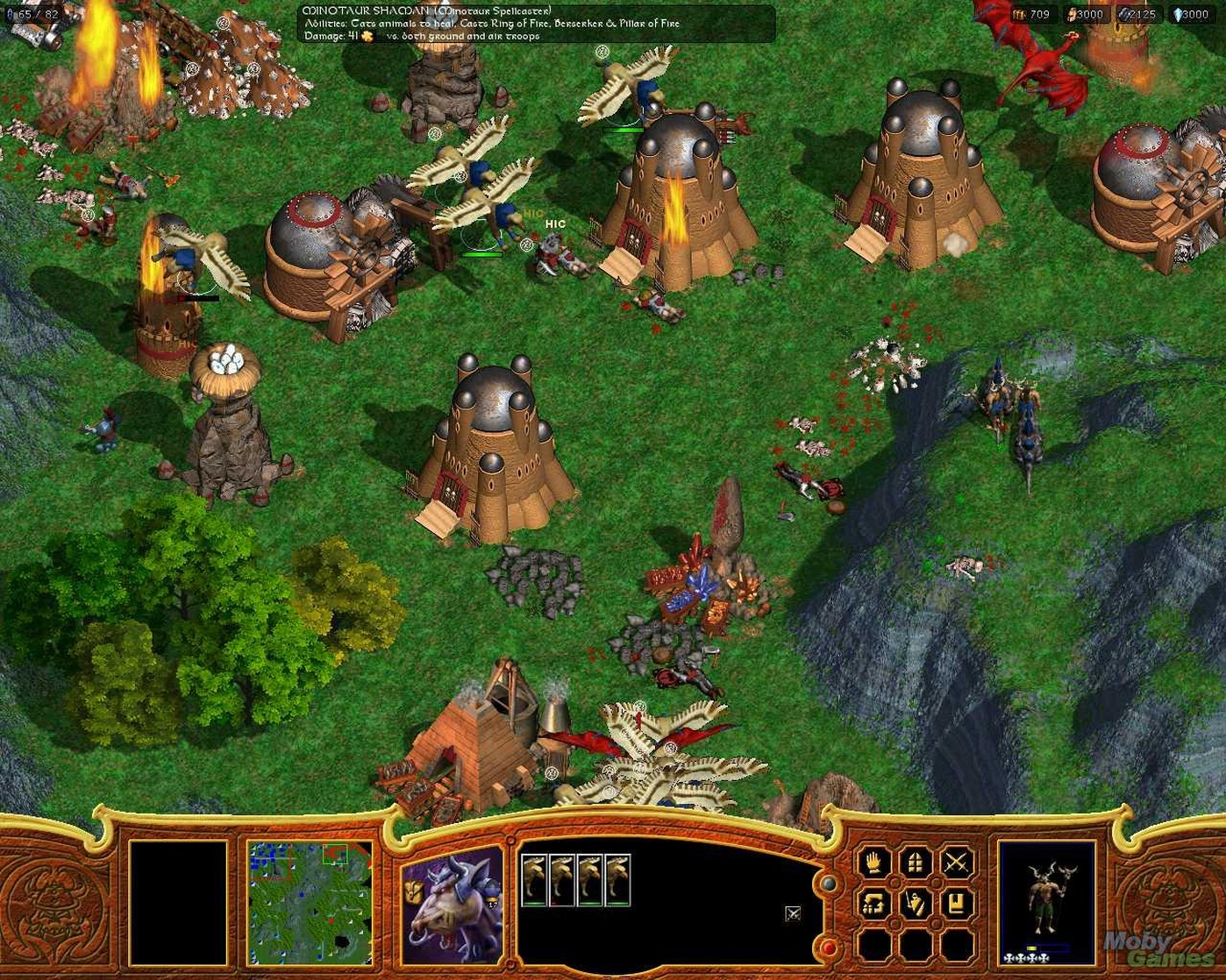Screen dimensions: 1226x980
Task: Open the chest icon on hero portrait
Action: pyautogui.click(x=412, y=889)
